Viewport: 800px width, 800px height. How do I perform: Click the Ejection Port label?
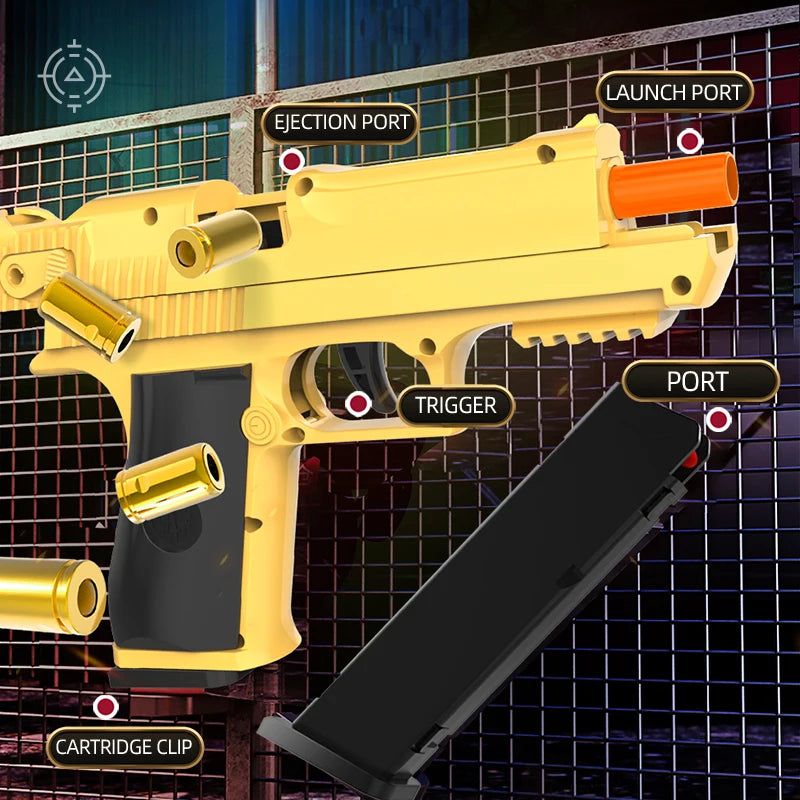[340, 123]
